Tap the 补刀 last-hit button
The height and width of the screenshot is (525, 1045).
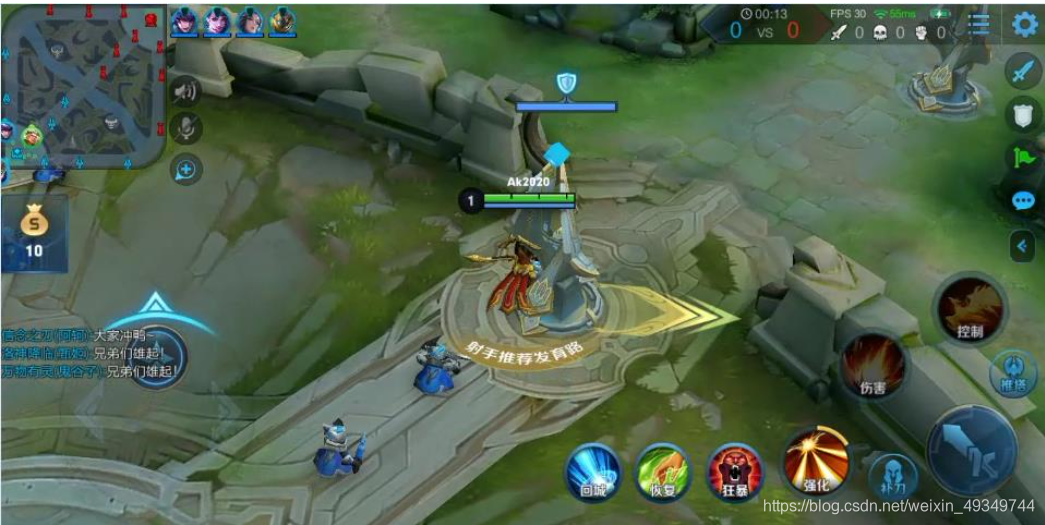click(x=892, y=478)
